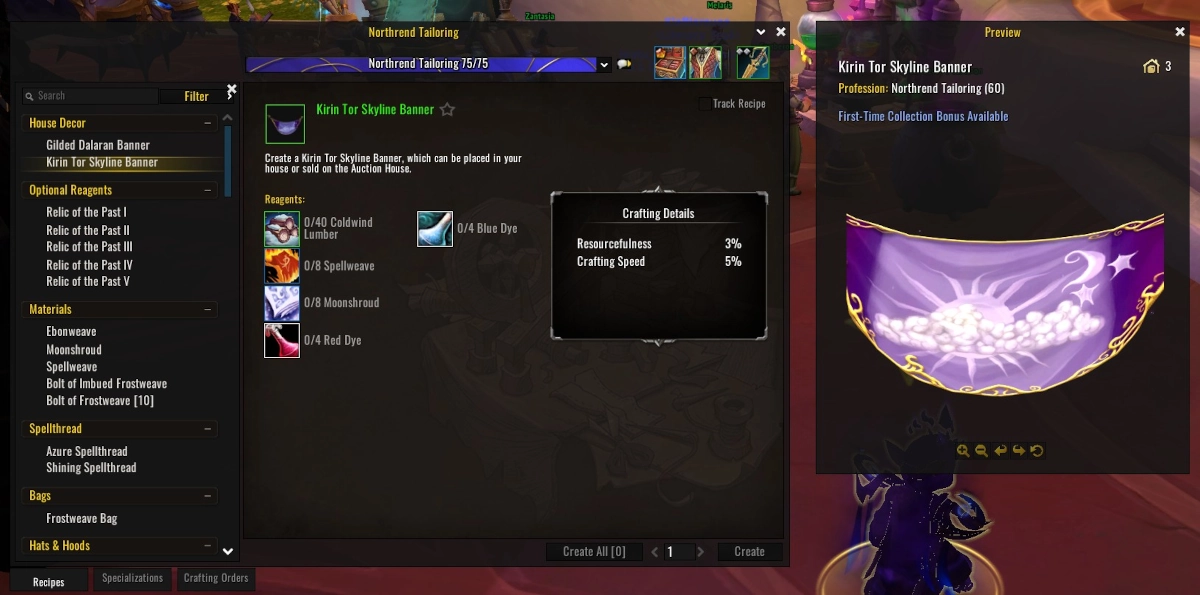Focus the recipe Search box
The image size is (1200, 595).
click(x=95, y=96)
